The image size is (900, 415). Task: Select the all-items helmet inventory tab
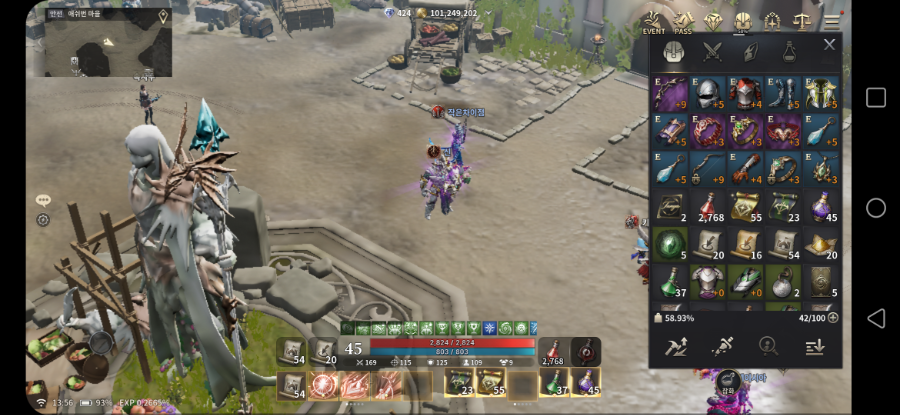[673, 51]
